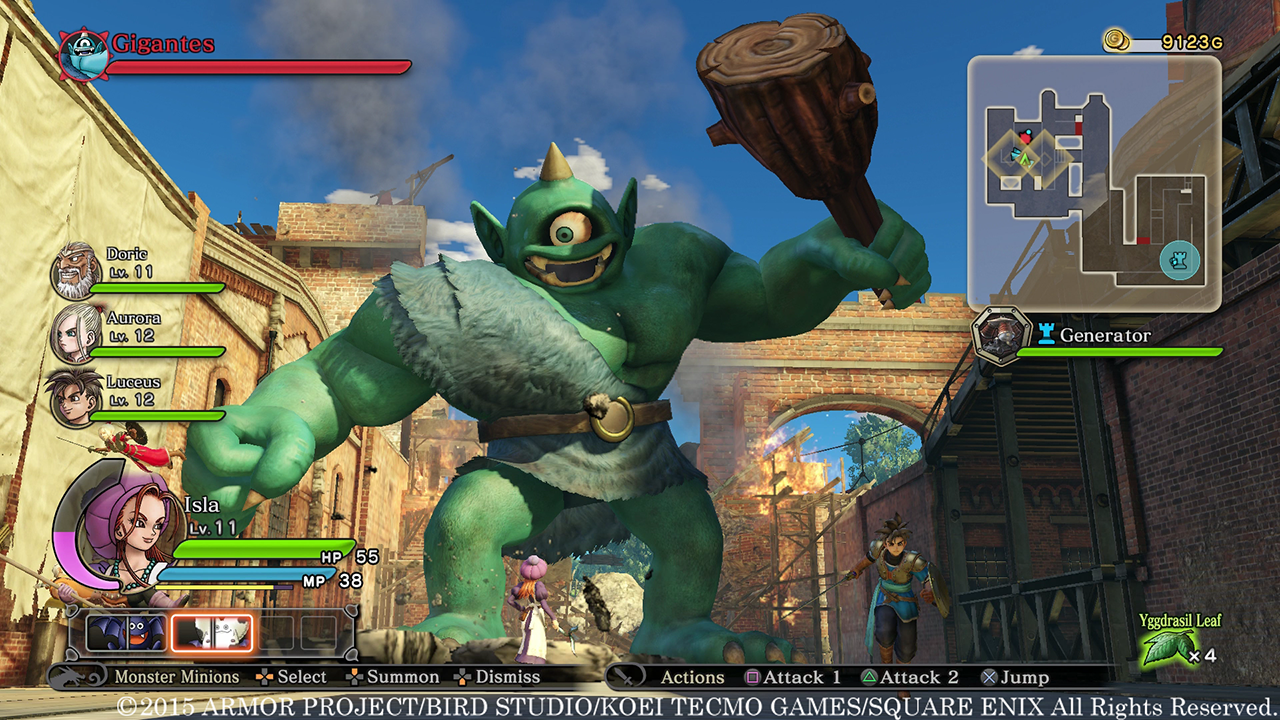Select Doric's party portrait
This screenshot has width=1280, height=720.
coord(75,269)
